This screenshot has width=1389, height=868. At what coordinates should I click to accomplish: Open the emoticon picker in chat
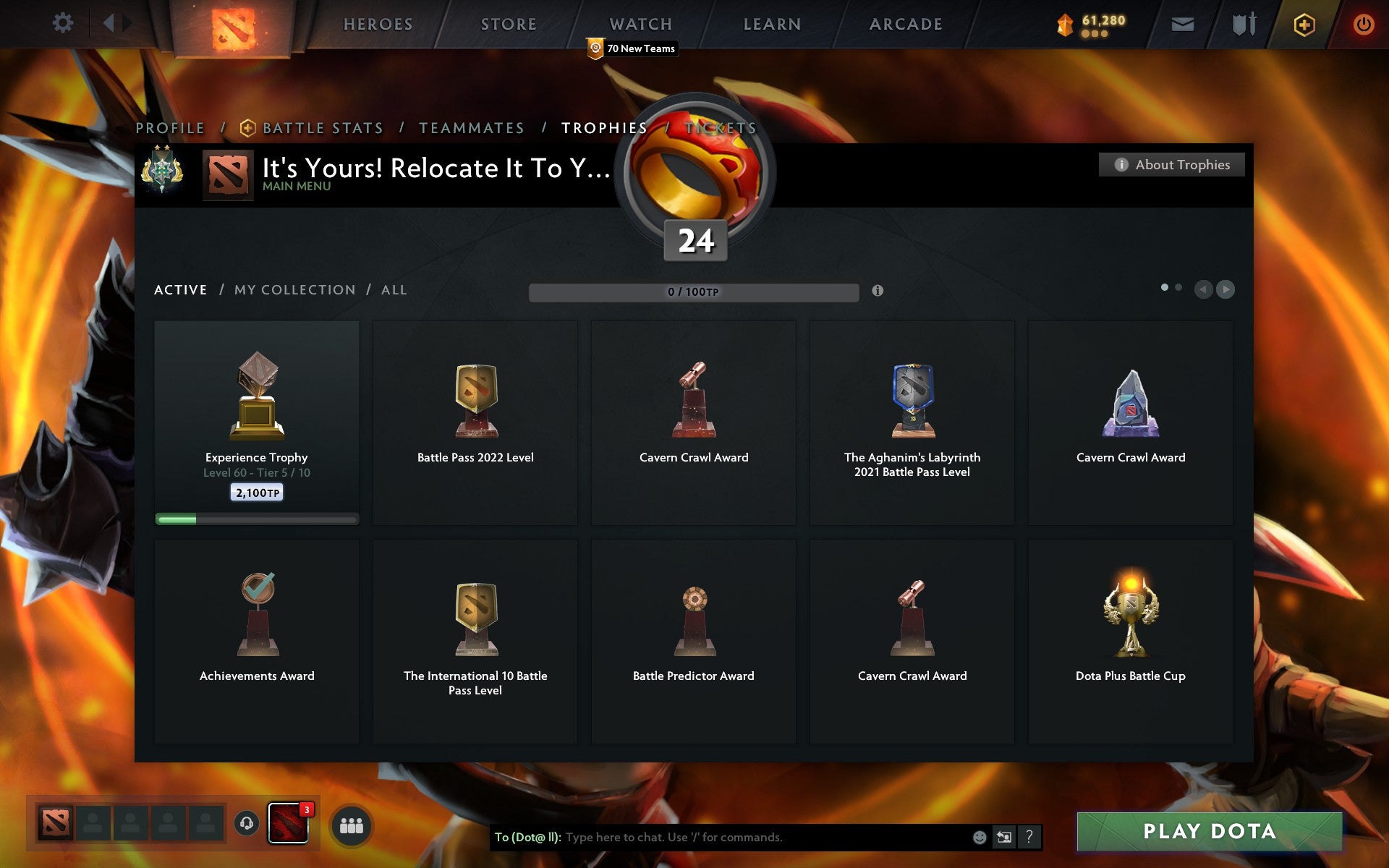[x=979, y=838]
